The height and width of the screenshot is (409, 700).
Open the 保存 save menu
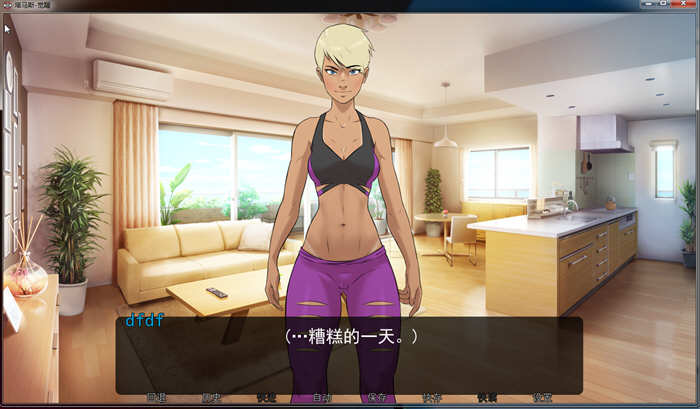(x=376, y=398)
